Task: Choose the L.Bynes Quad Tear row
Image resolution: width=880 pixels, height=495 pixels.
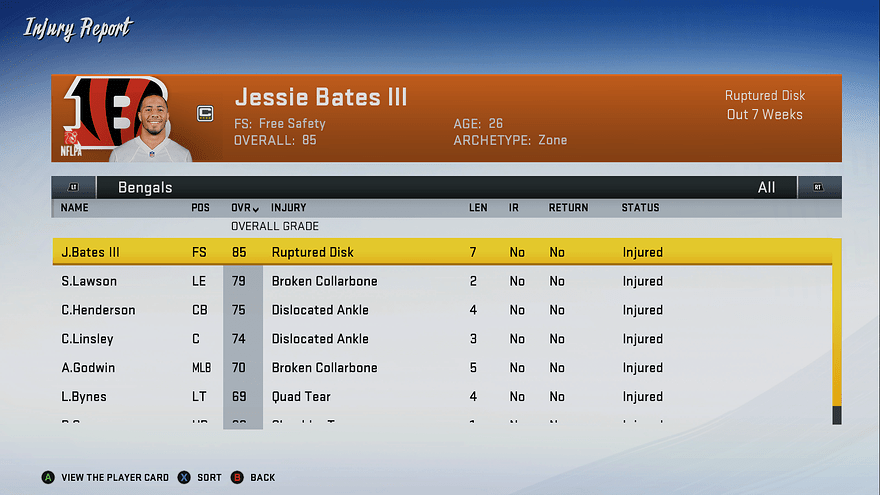Action: (x=440, y=397)
